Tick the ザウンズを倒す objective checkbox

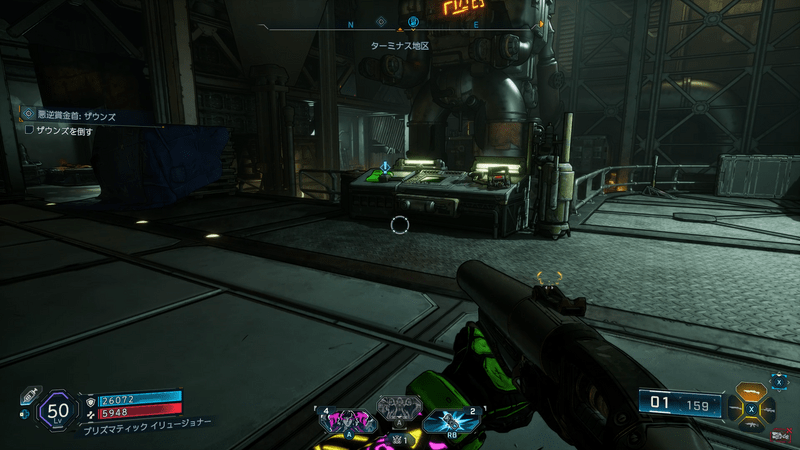pyautogui.click(x=29, y=131)
